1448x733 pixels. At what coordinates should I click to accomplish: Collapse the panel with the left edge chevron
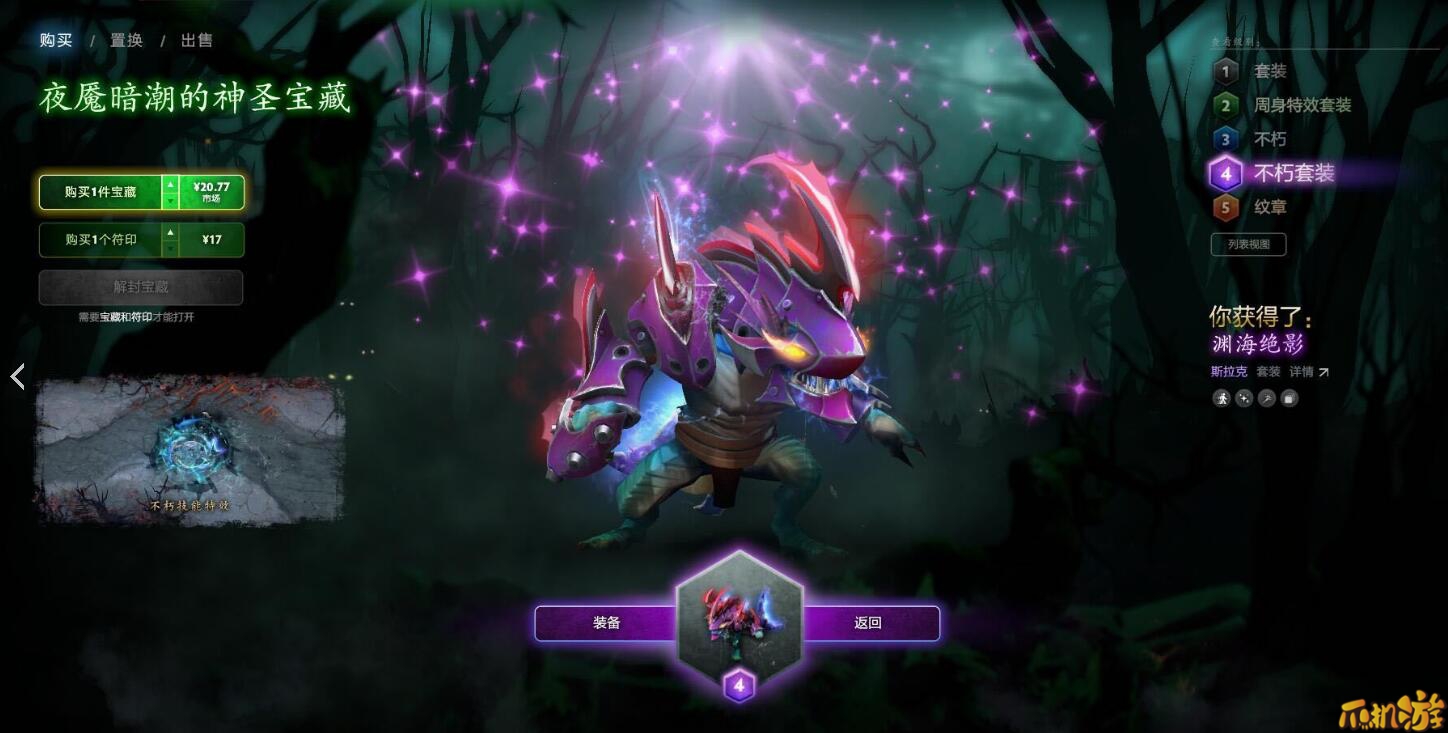click(x=17, y=376)
